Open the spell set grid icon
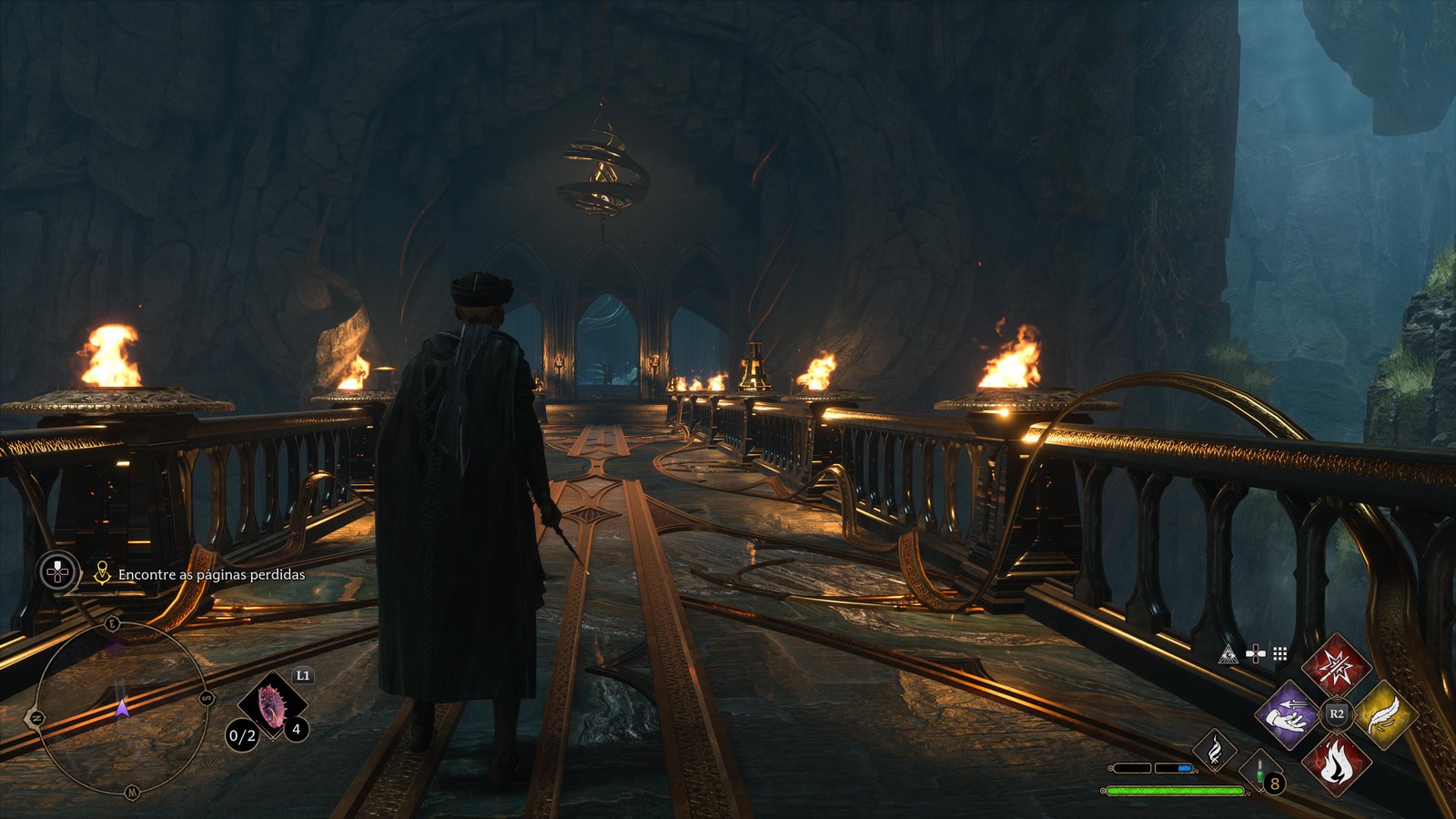Screen dimensions: 1456x819 click(1280, 654)
